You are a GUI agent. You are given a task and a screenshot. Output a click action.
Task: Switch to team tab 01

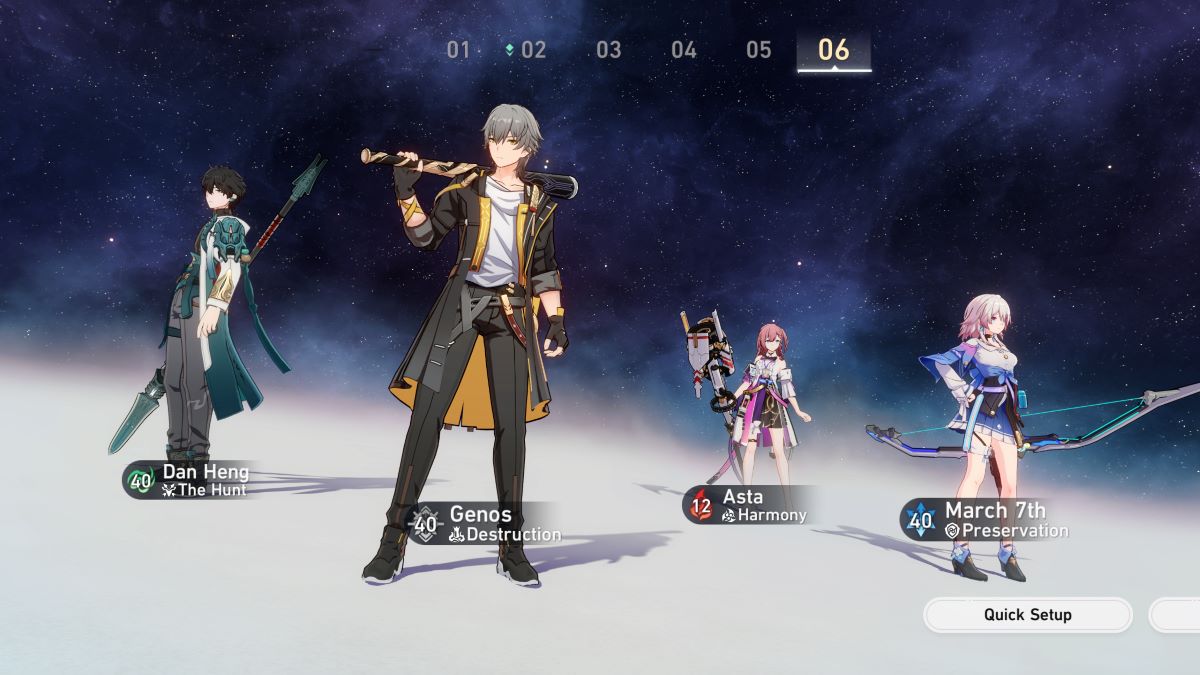pyautogui.click(x=458, y=50)
